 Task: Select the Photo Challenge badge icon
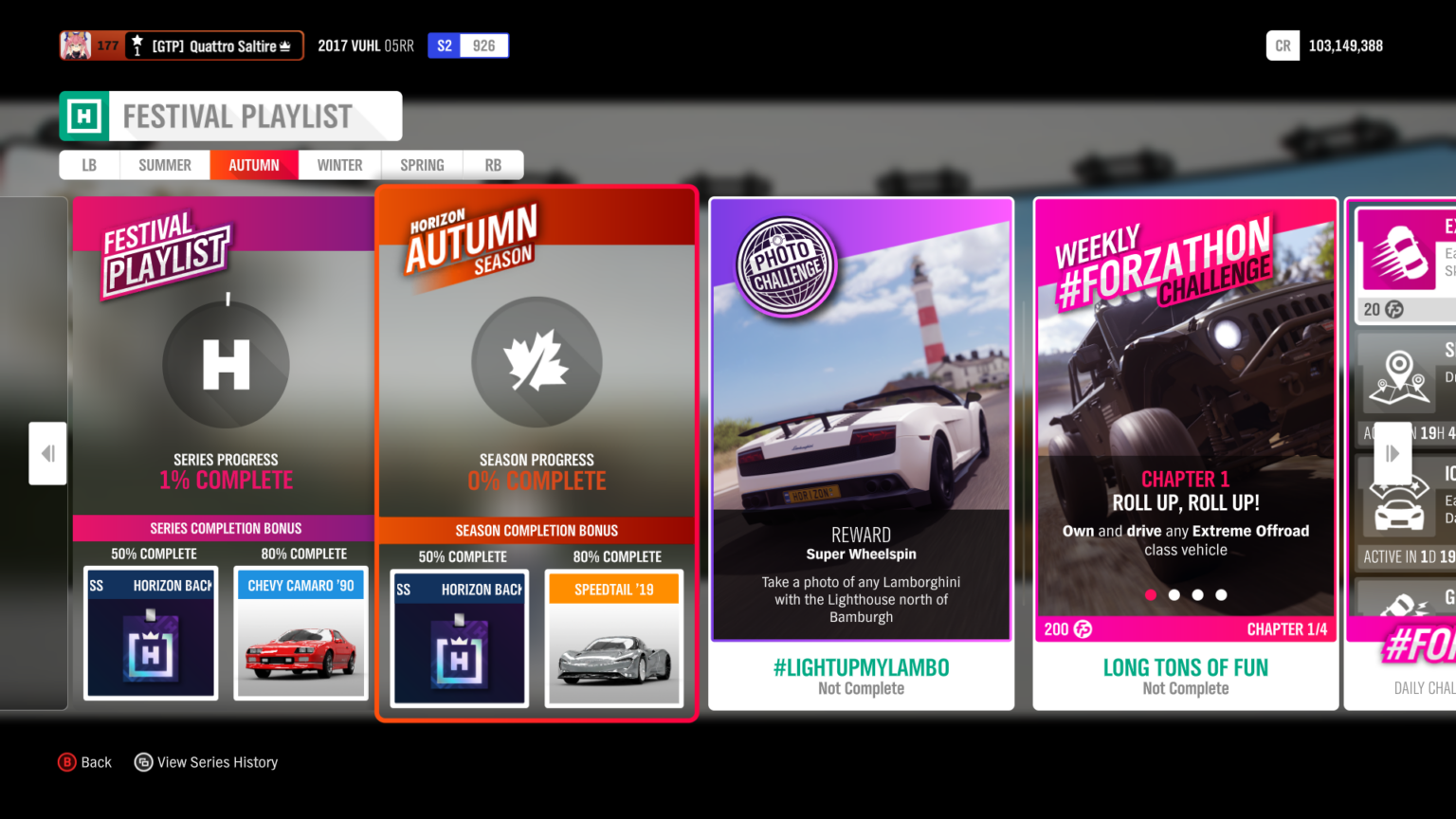[785, 264]
